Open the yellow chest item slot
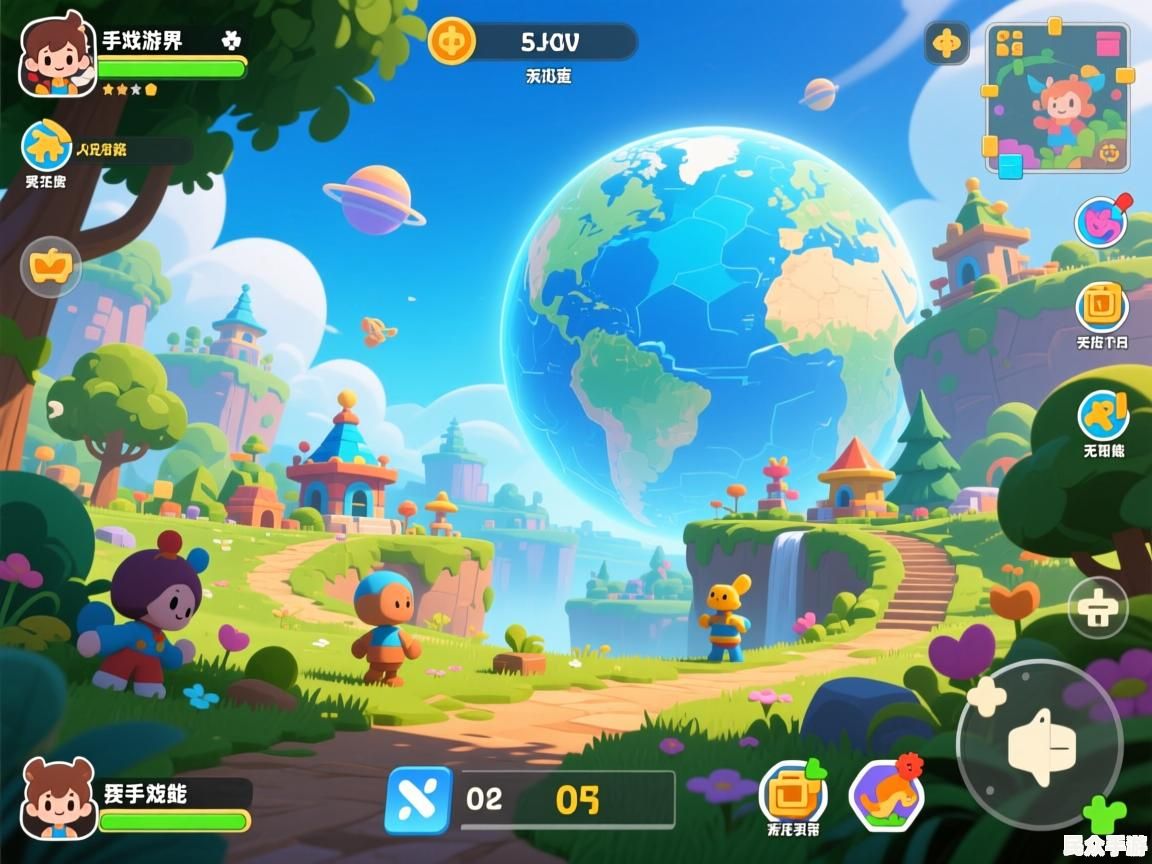The image size is (1152, 864). tap(793, 793)
